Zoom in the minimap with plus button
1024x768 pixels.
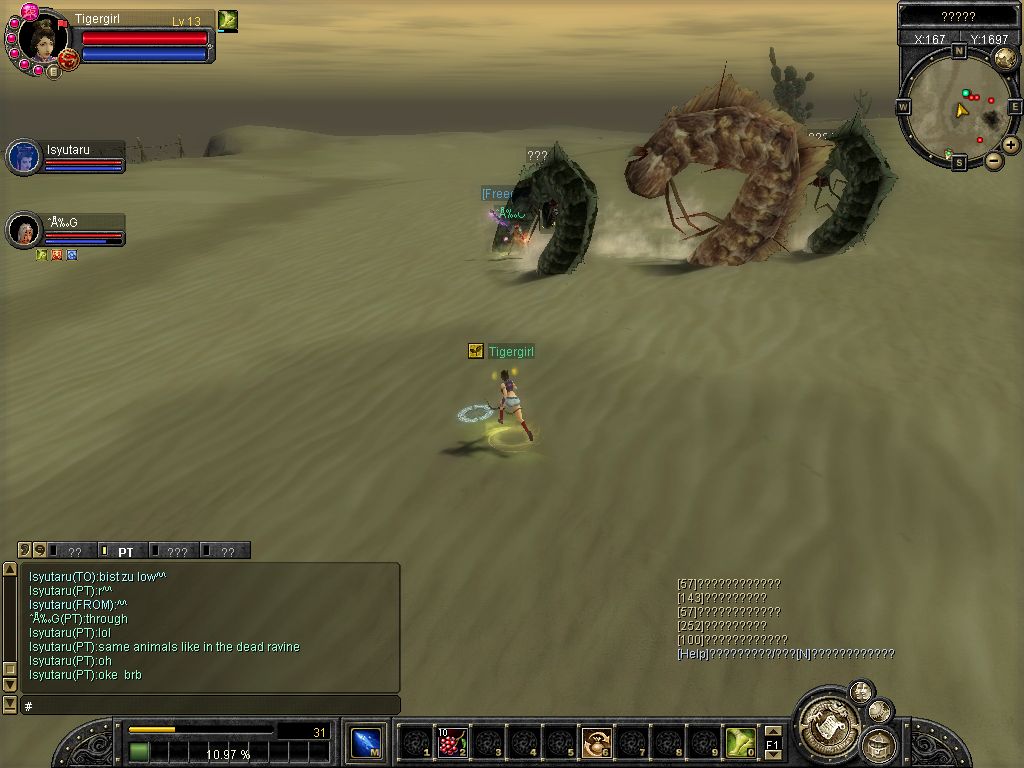coord(1011,145)
